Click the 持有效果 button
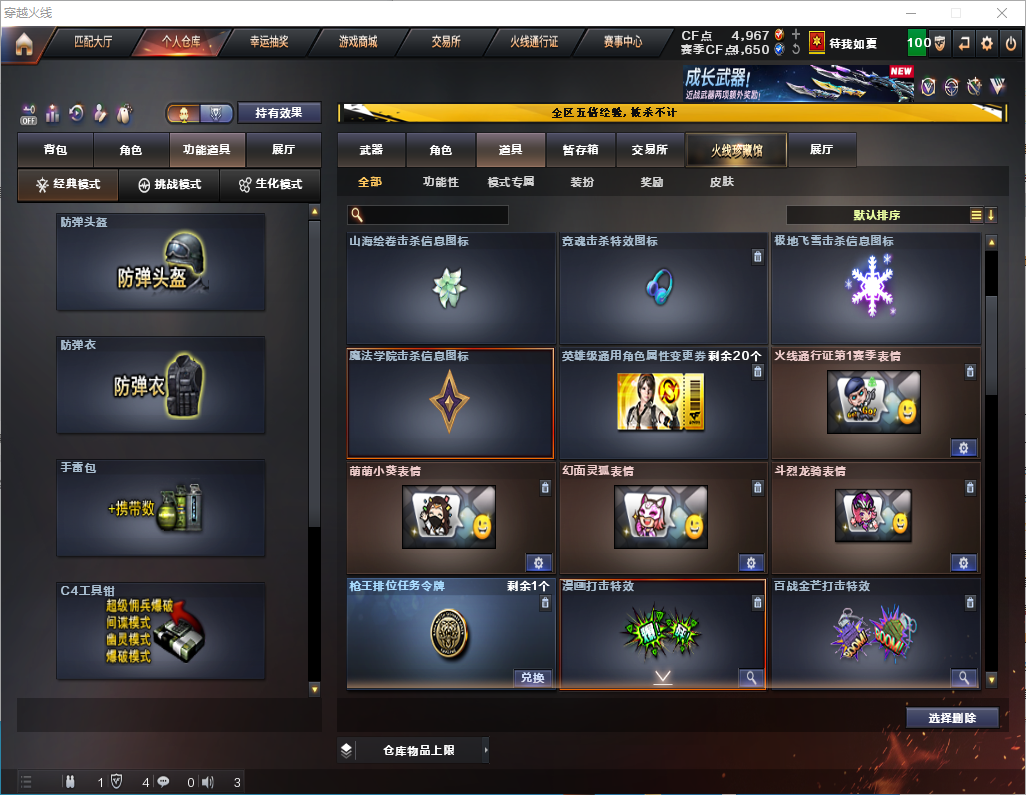Viewport: 1026px width, 795px height. coord(279,113)
